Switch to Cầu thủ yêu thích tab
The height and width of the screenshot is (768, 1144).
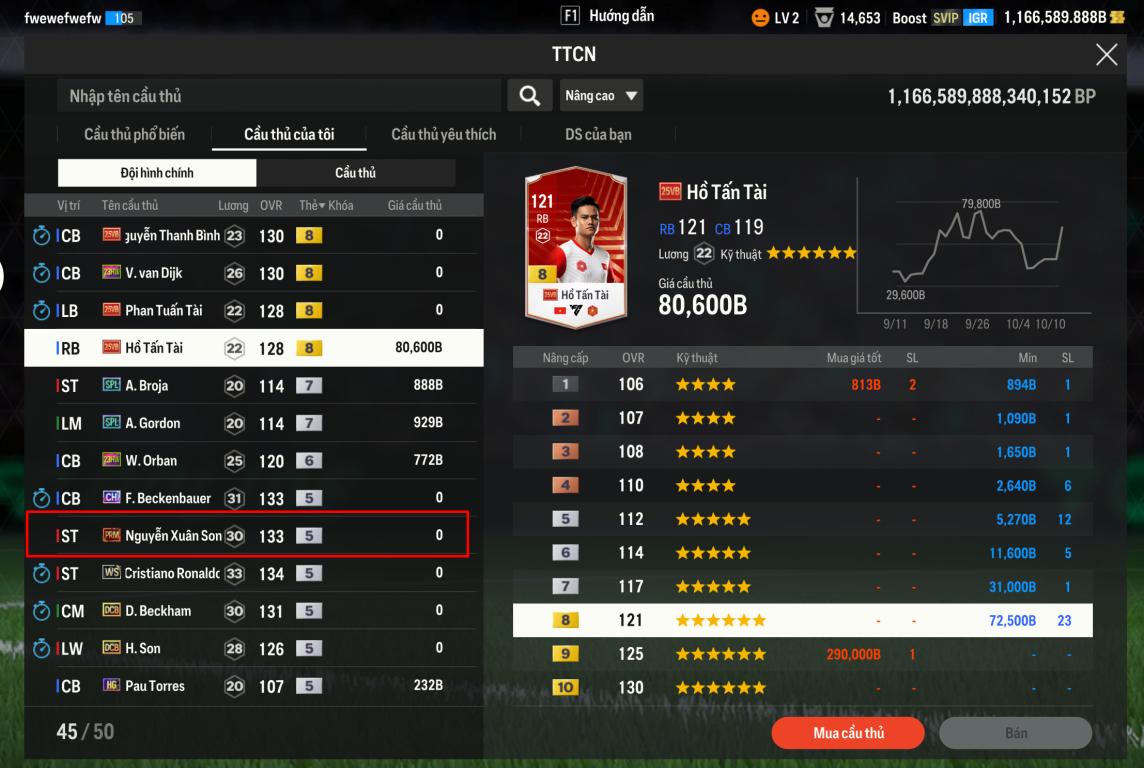tap(443, 134)
